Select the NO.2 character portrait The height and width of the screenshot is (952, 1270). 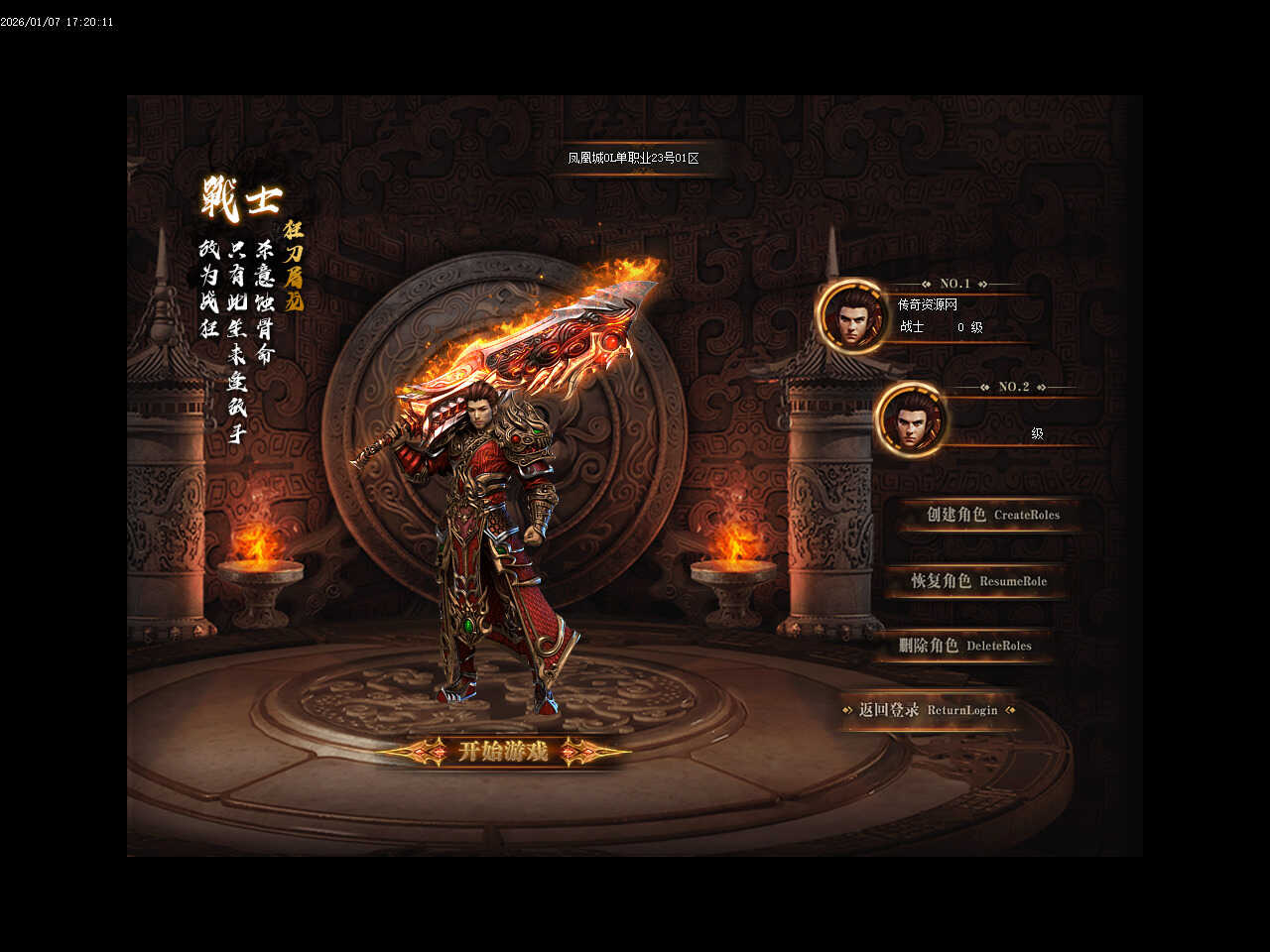911,419
